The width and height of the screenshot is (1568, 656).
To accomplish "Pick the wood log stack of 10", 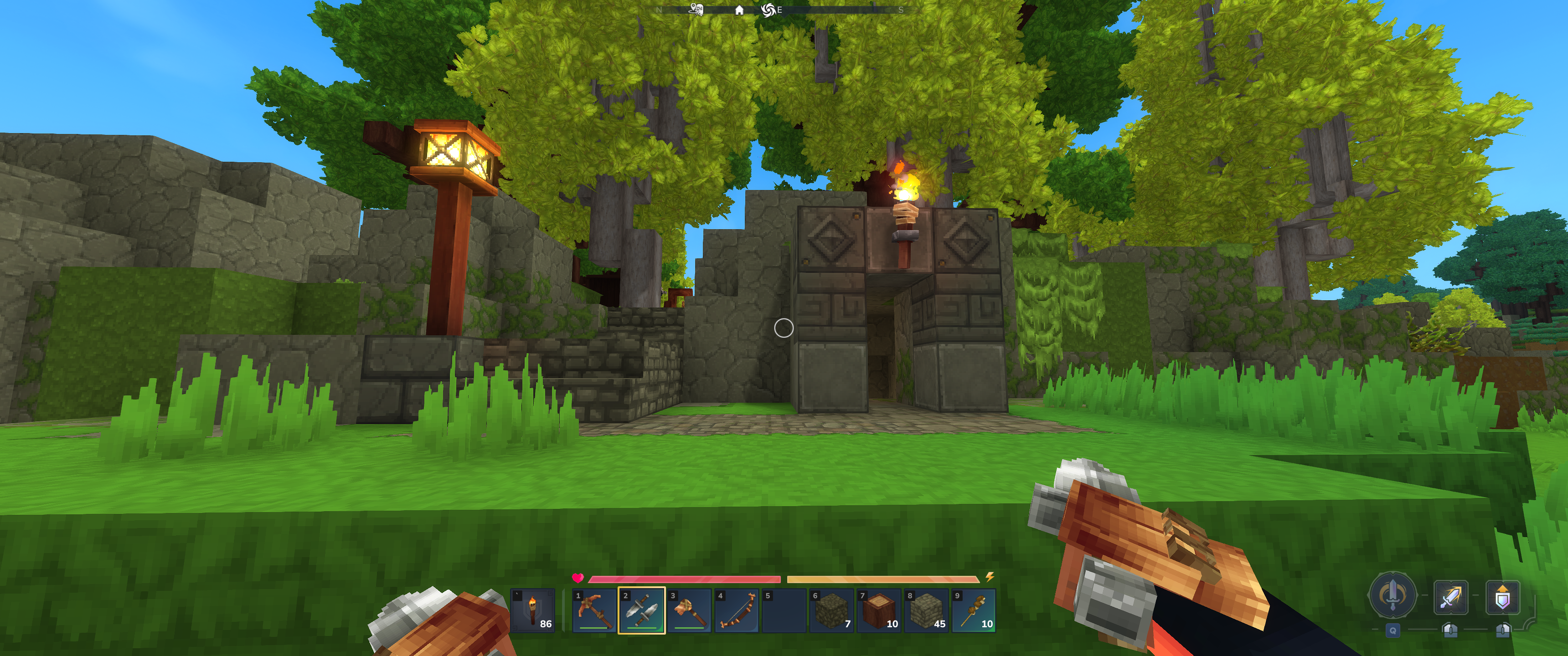I will coord(879,610).
